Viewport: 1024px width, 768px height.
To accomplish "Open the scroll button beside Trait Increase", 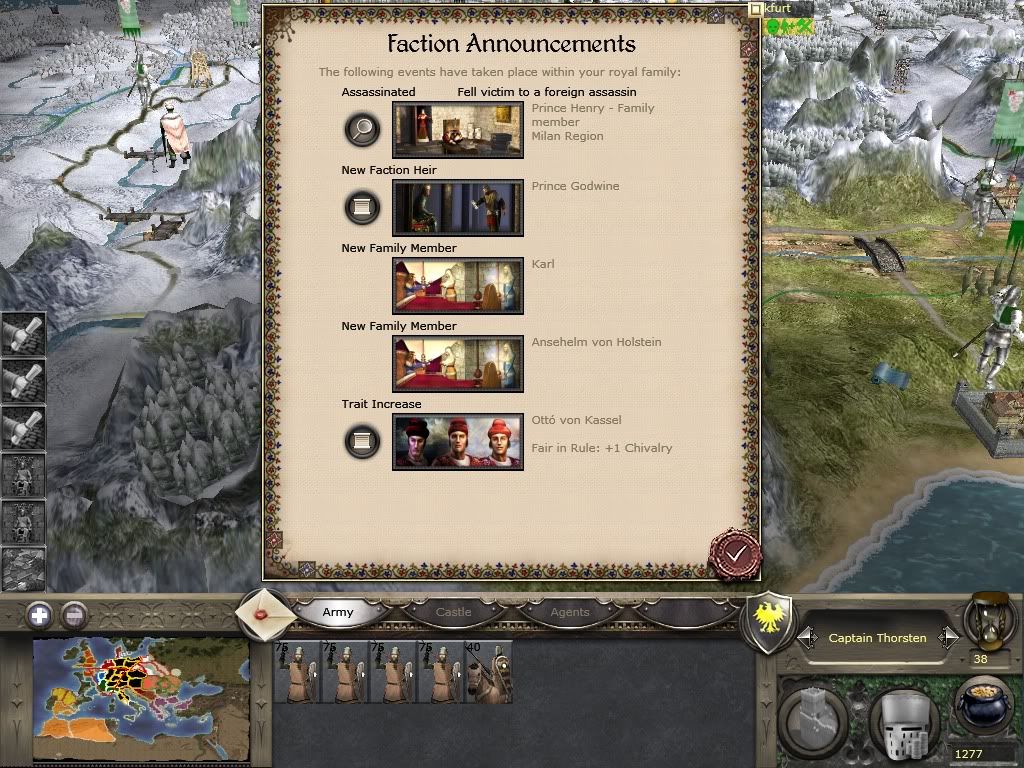I will coord(362,441).
